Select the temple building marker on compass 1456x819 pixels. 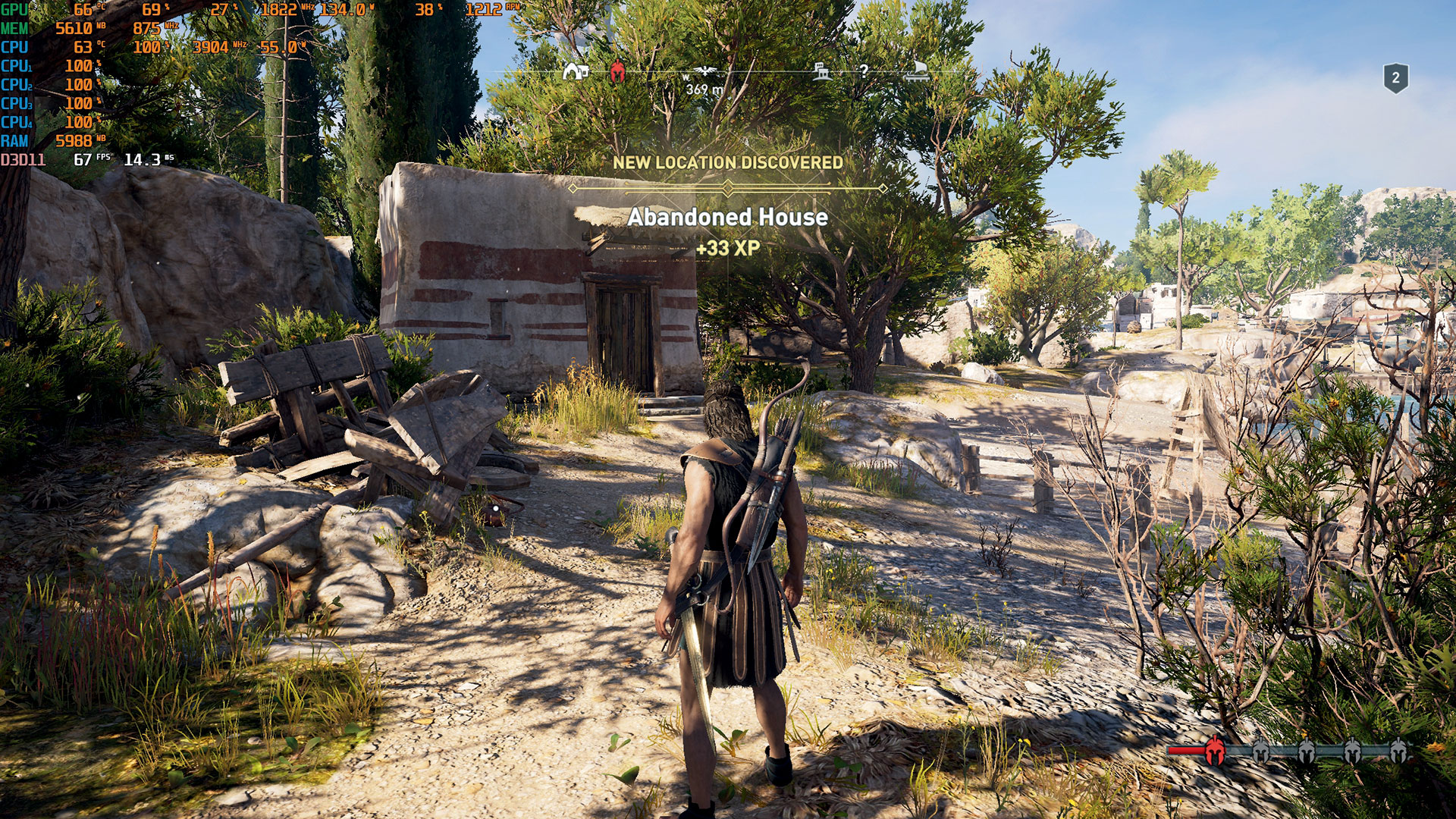click(x=822, y=72)
